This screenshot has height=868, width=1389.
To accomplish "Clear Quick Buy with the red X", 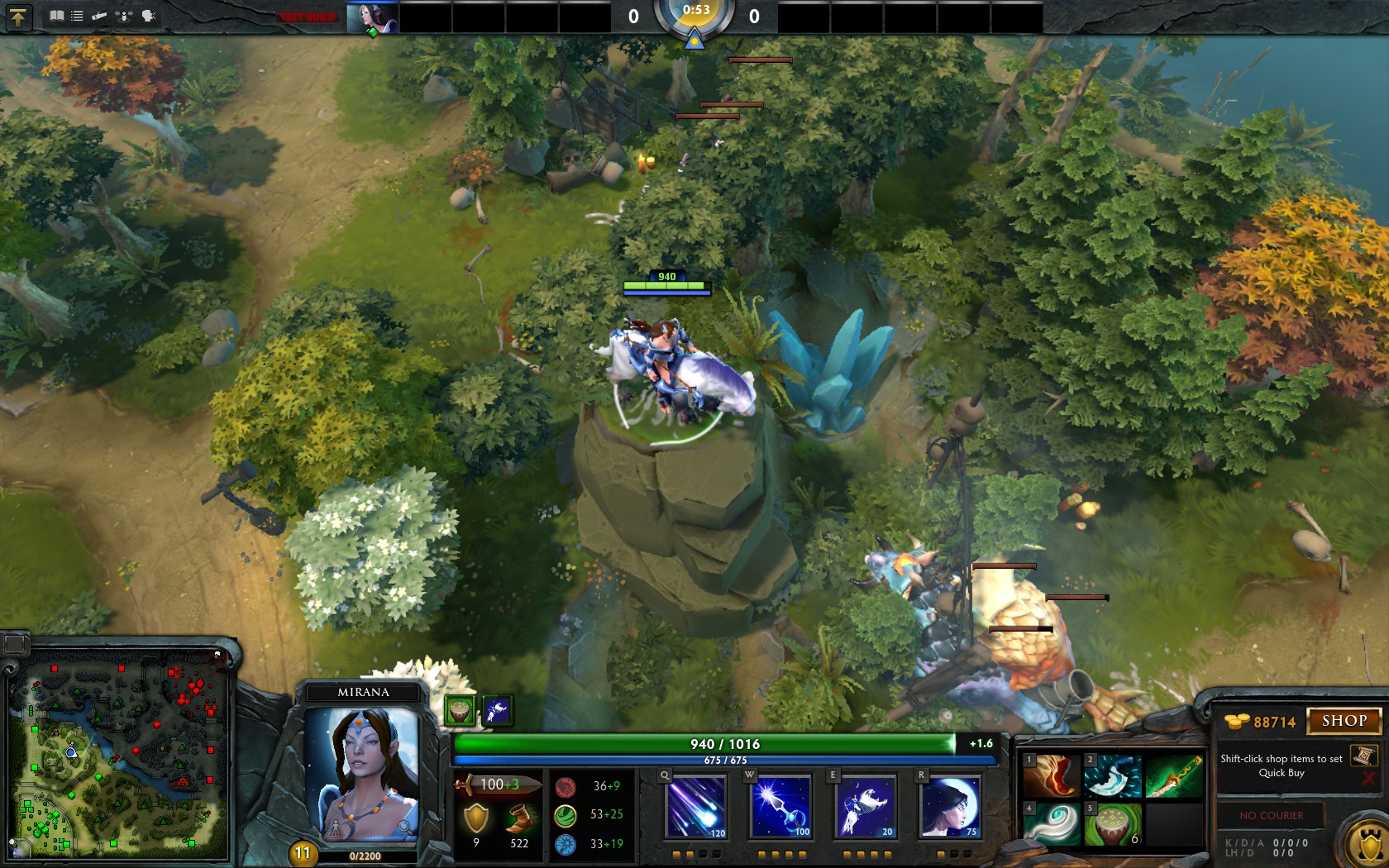I will (x=1368, y=779).
